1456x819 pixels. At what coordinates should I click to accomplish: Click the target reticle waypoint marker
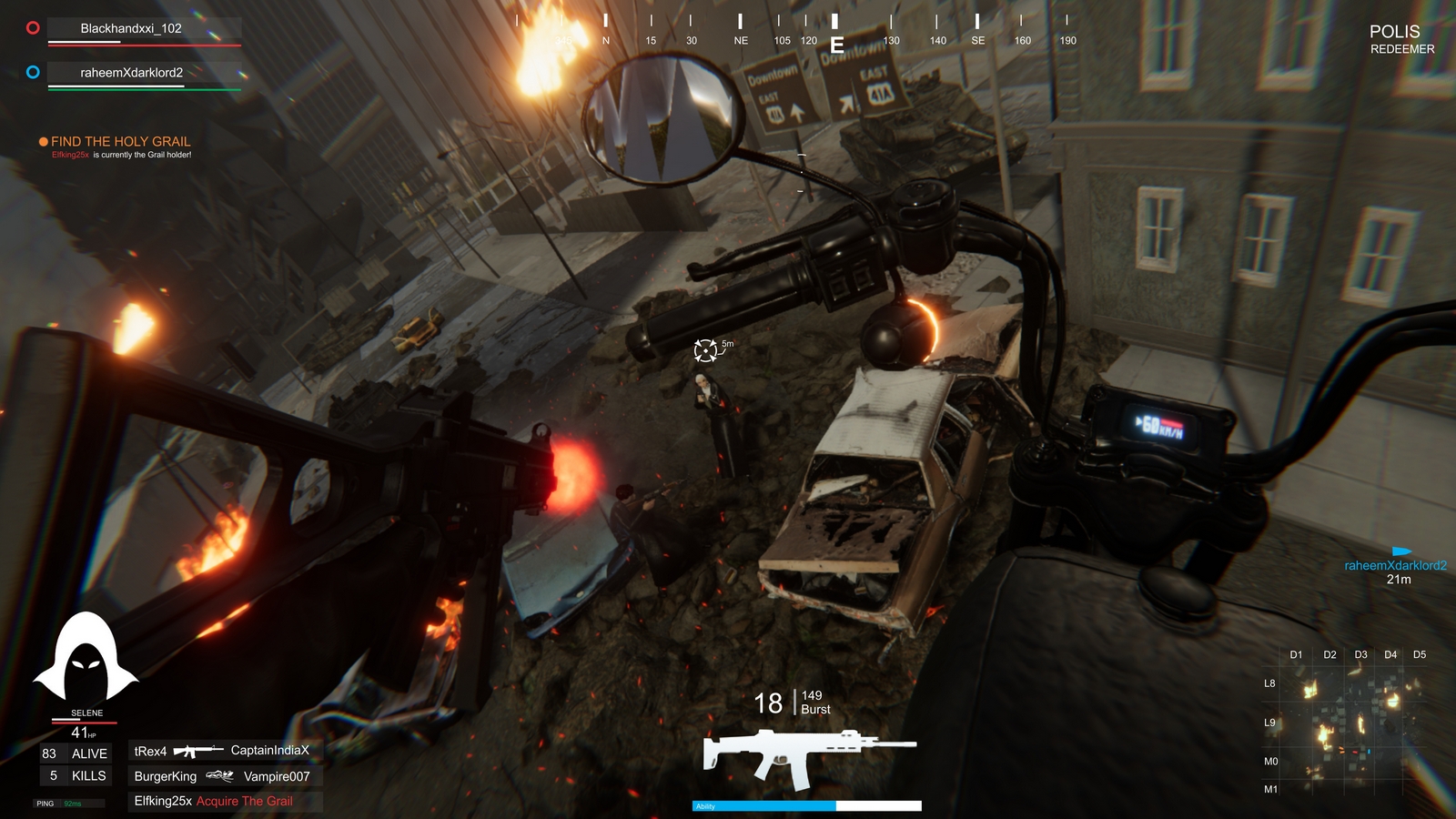(x=705, y=350)
